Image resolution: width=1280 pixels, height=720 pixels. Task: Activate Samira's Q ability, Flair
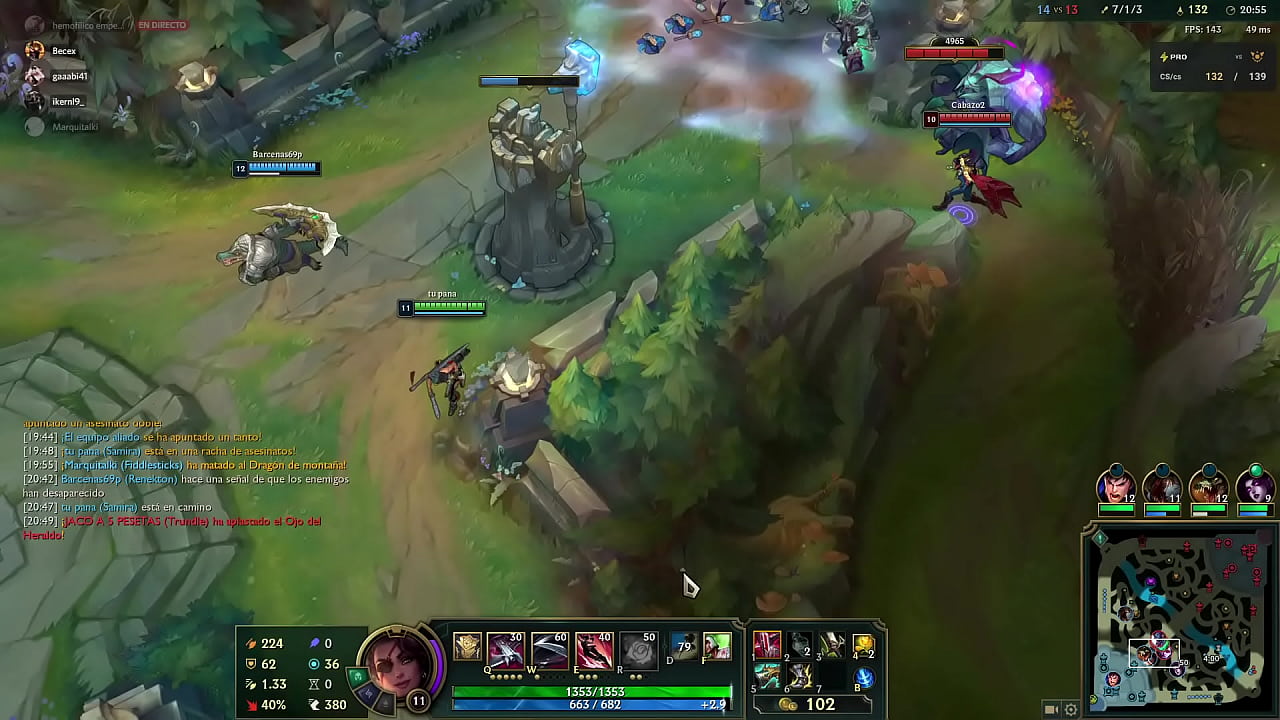506,651
